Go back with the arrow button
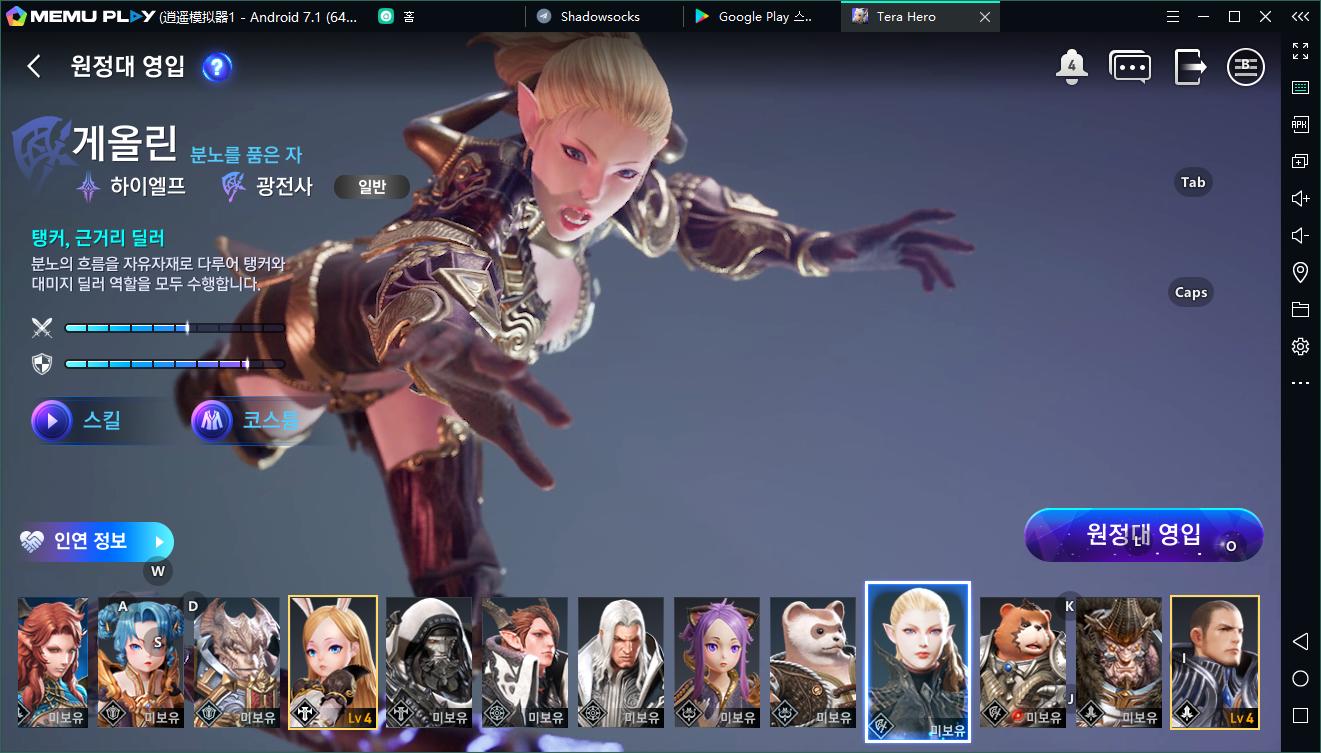1321x753 pixels. [x=34, y=66]
